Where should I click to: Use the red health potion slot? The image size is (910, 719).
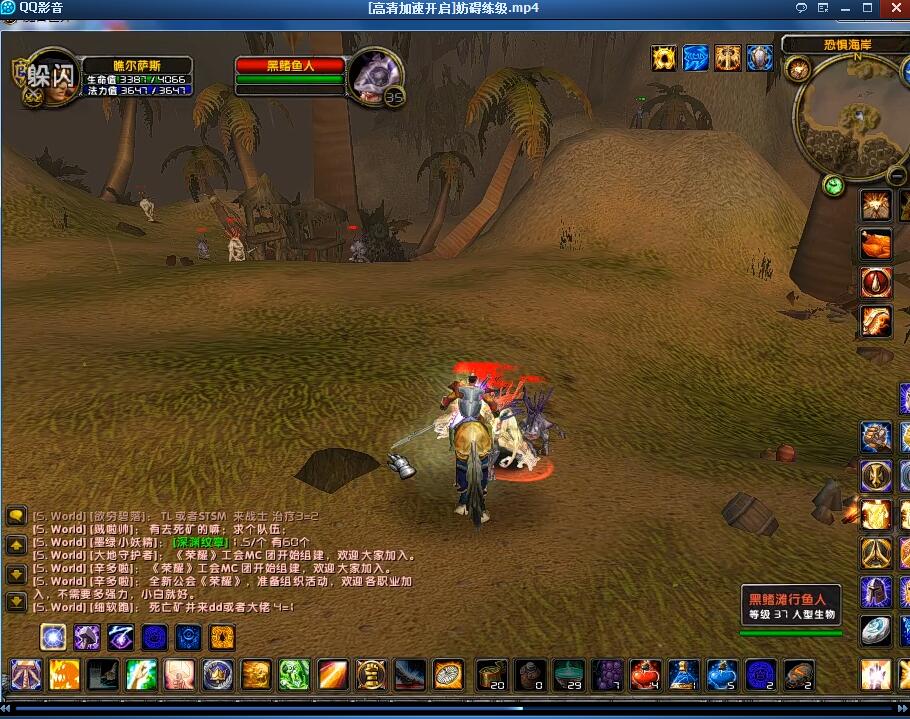[x=645, y=675]
